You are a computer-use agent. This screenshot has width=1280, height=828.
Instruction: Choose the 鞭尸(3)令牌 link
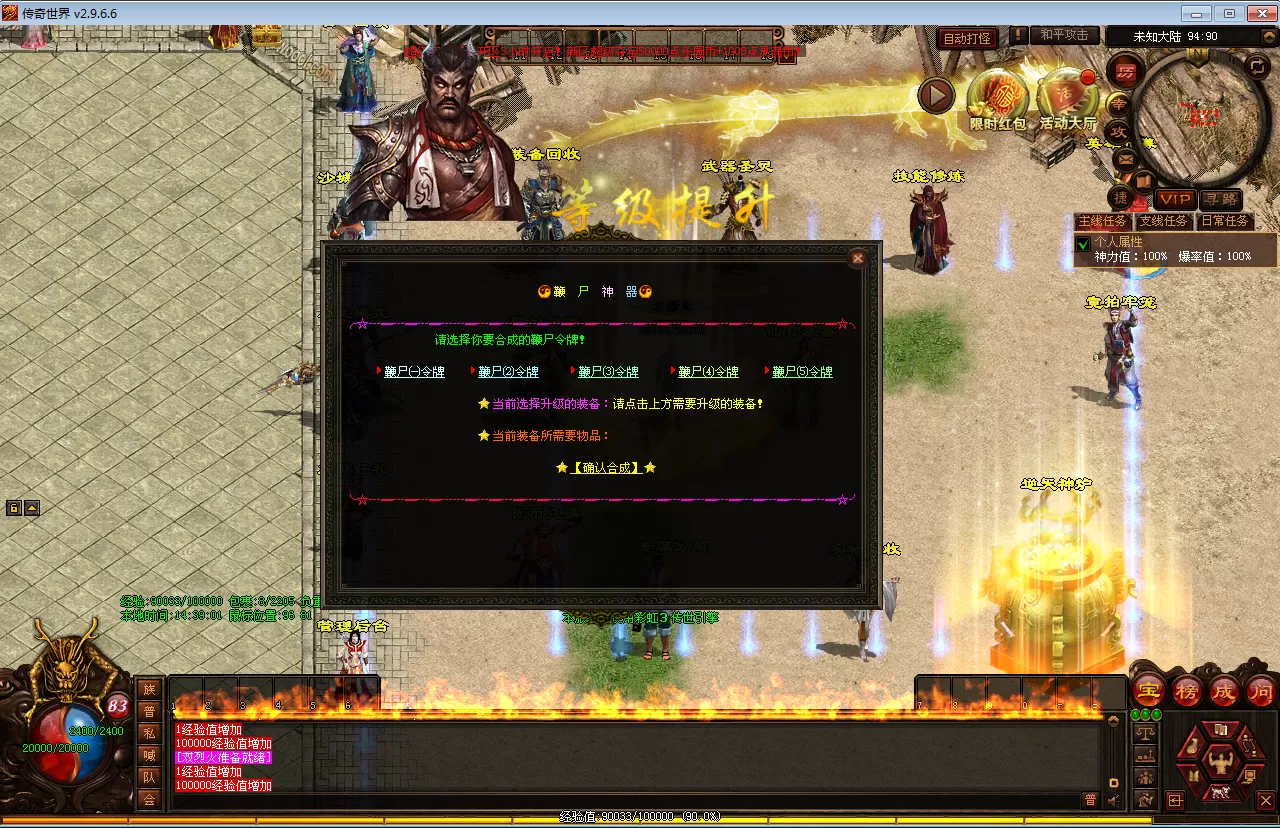click(x=608, y=372)
